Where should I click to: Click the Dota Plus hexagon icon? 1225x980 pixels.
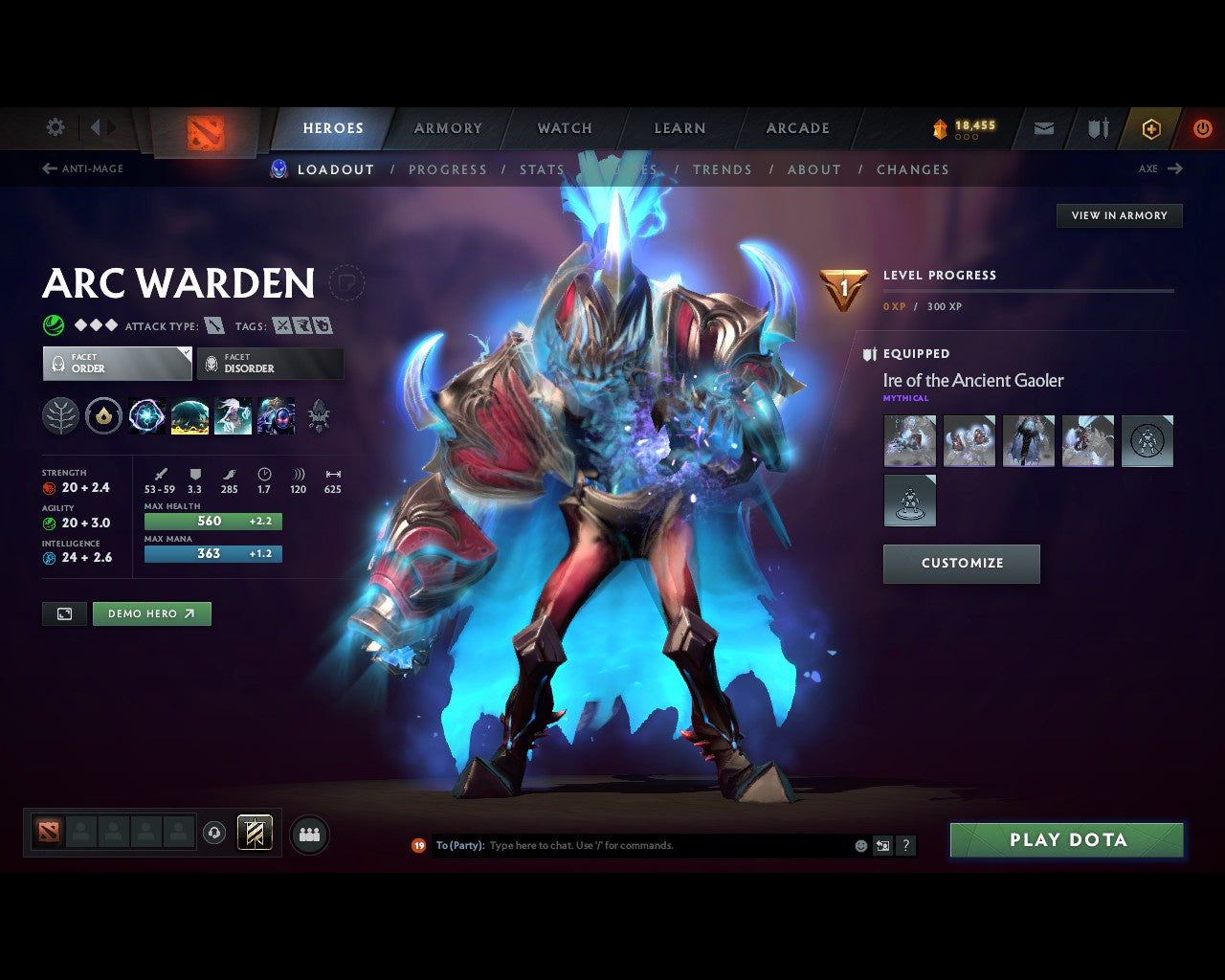[x=1151, y=127]
